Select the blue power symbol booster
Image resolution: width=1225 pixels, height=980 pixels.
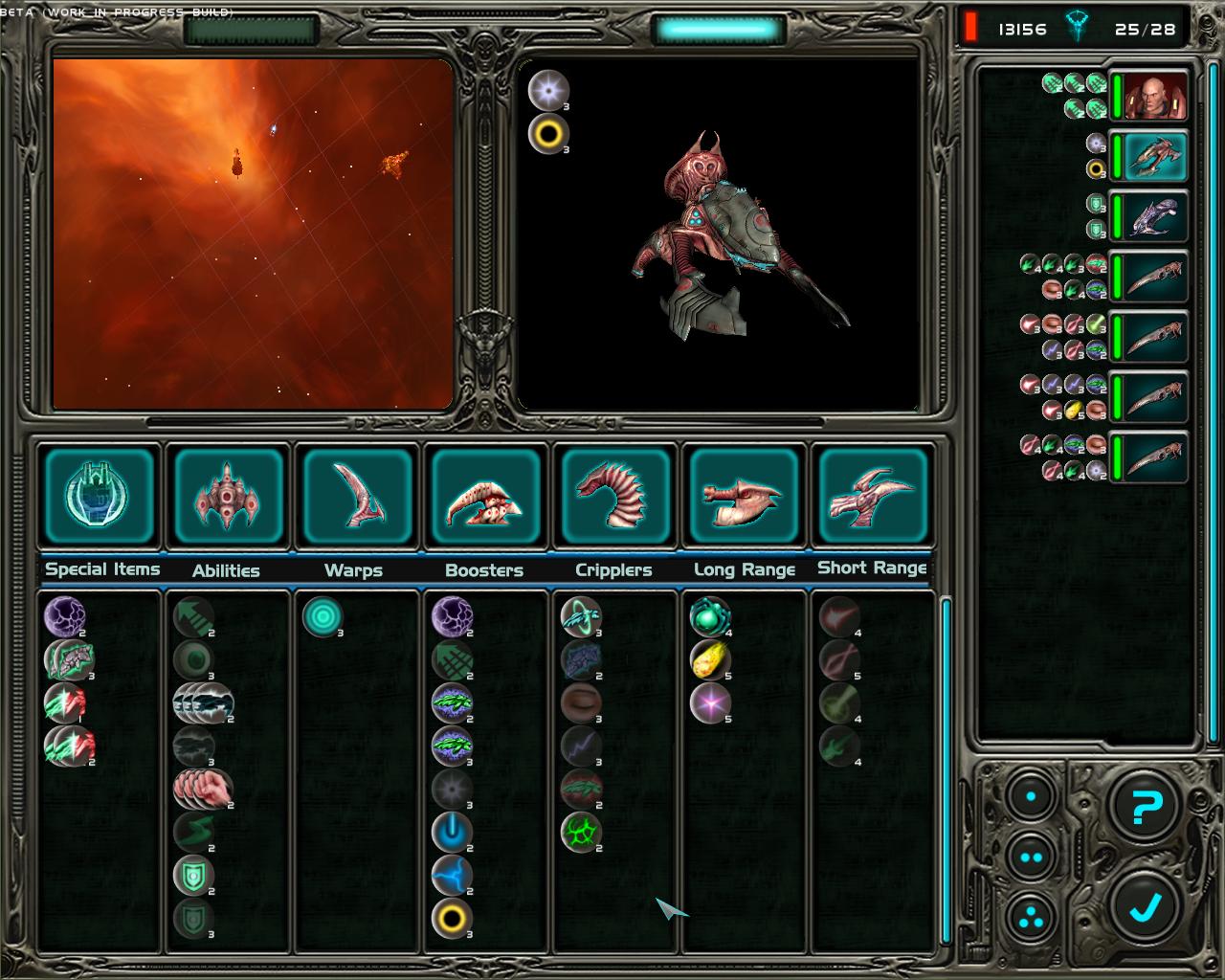tap(451, 832)
